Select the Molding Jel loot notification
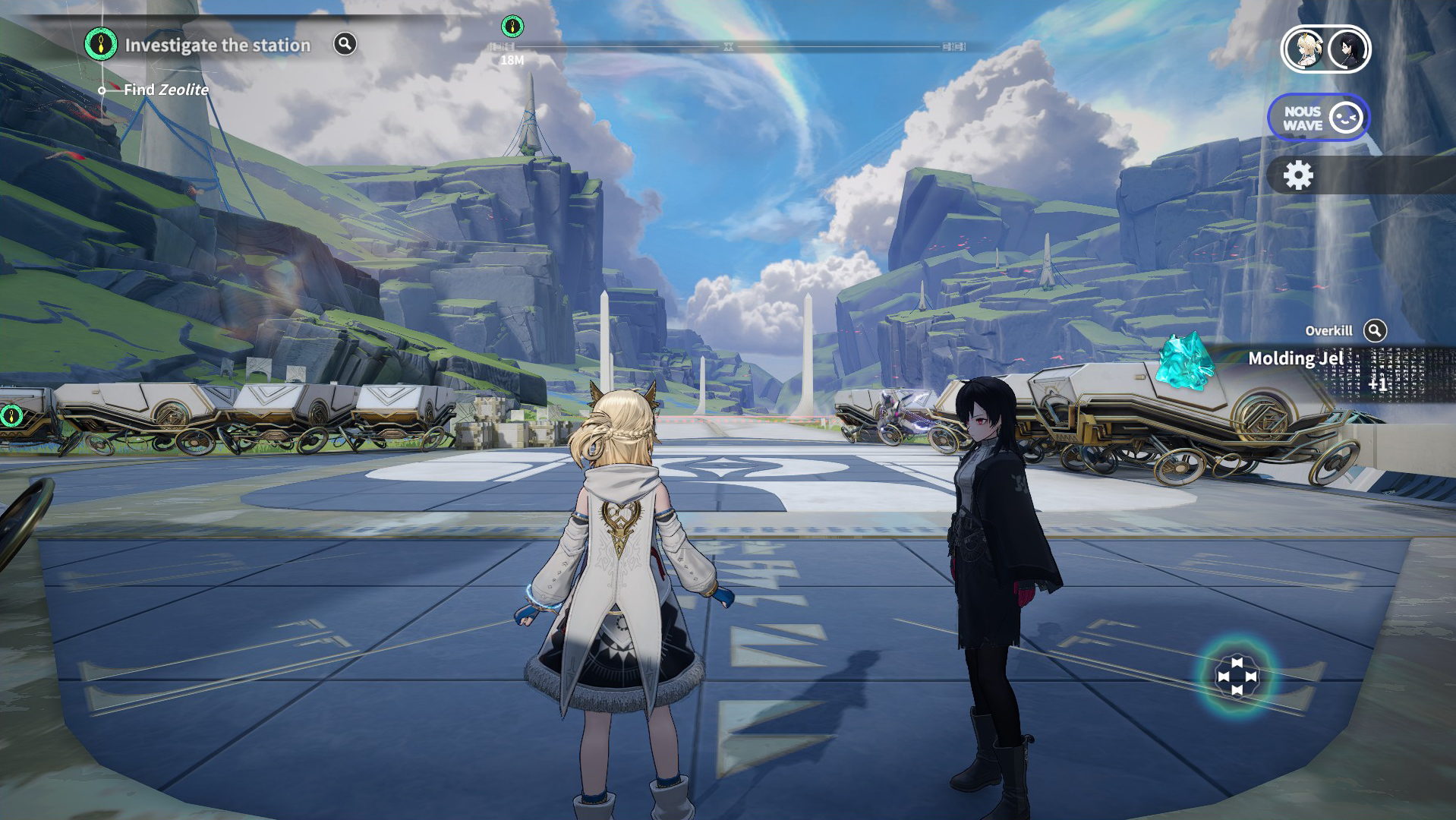 1295,359
